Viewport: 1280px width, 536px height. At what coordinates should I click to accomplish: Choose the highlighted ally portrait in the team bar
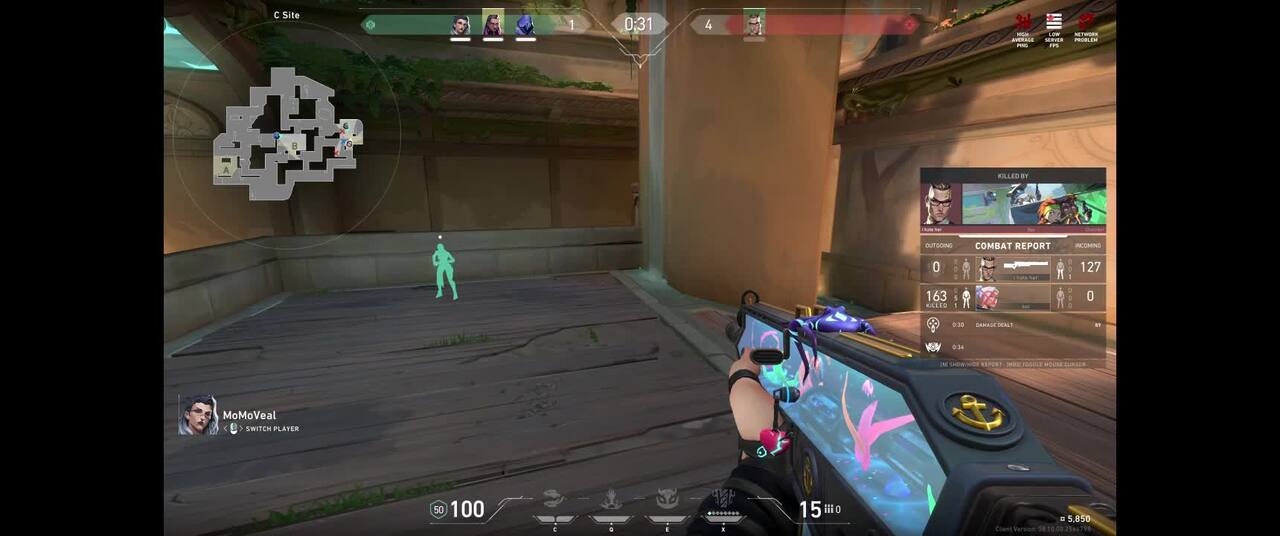(x=493, y=23)
